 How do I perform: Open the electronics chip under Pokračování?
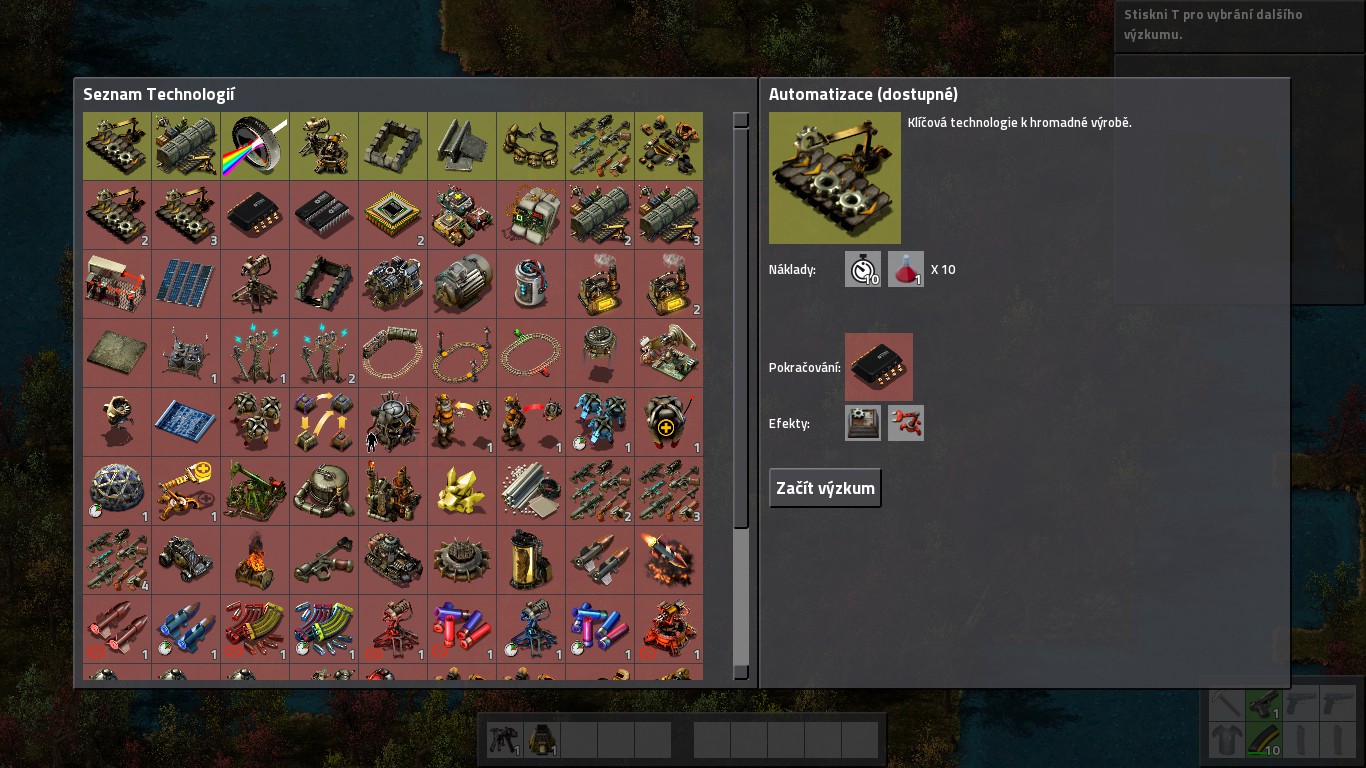(x=878, y=367)
